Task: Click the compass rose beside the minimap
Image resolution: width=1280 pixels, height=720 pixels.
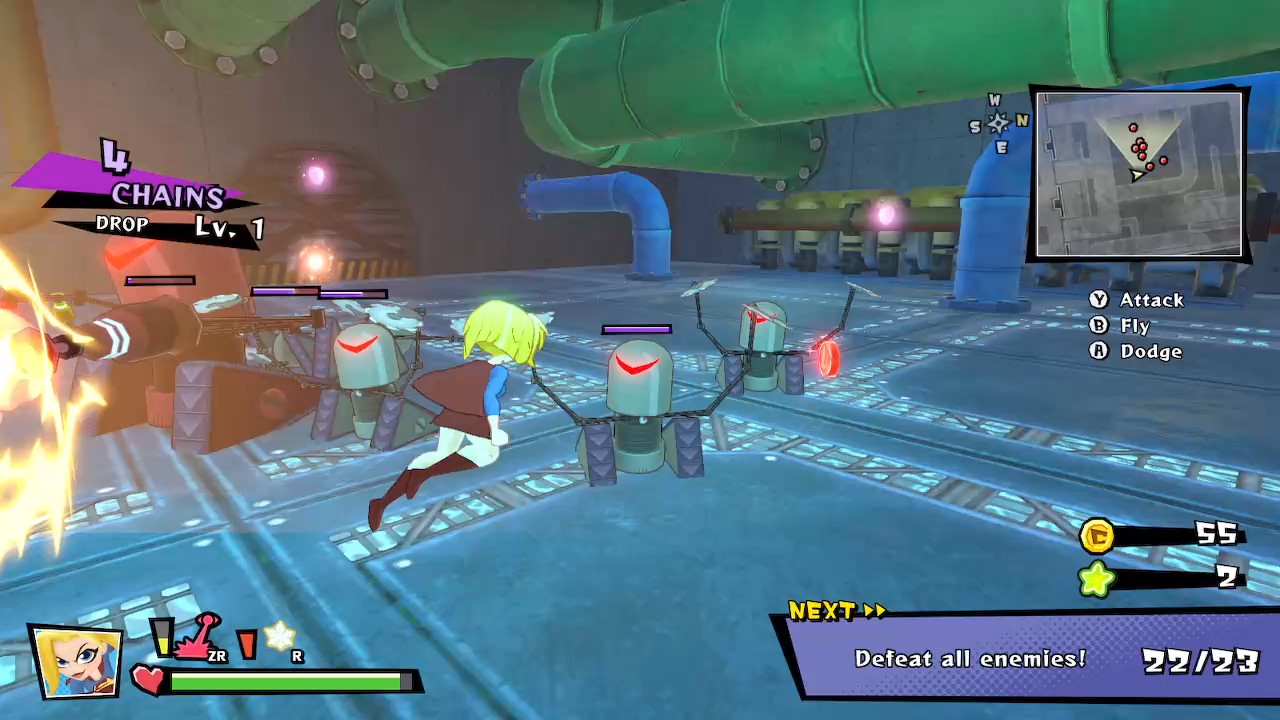Action: [997, 123]
